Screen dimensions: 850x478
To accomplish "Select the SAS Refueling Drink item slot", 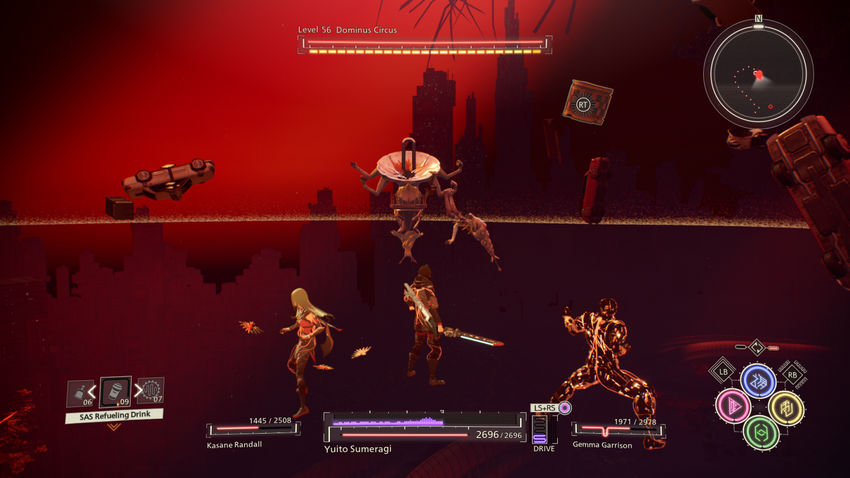I will [x=116, y=391].
